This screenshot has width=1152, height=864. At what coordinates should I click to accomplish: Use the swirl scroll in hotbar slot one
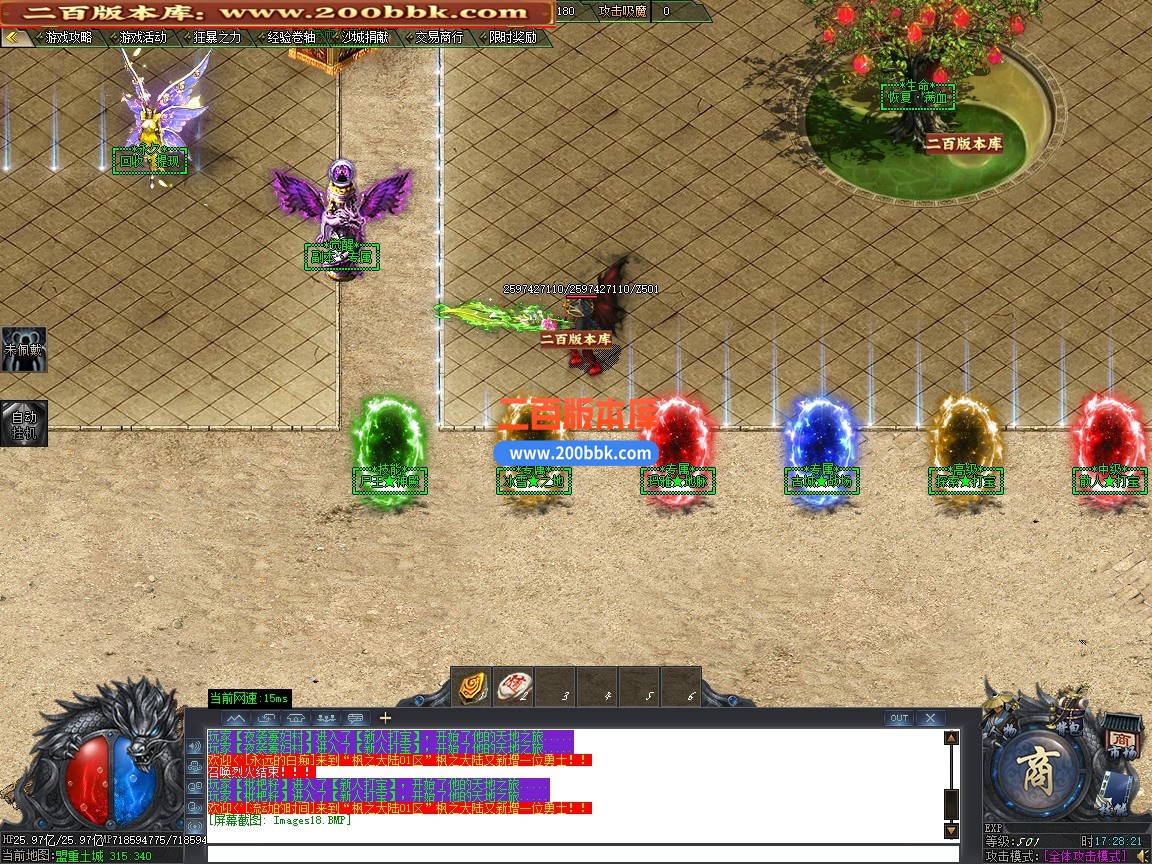(x=472, y=687)
